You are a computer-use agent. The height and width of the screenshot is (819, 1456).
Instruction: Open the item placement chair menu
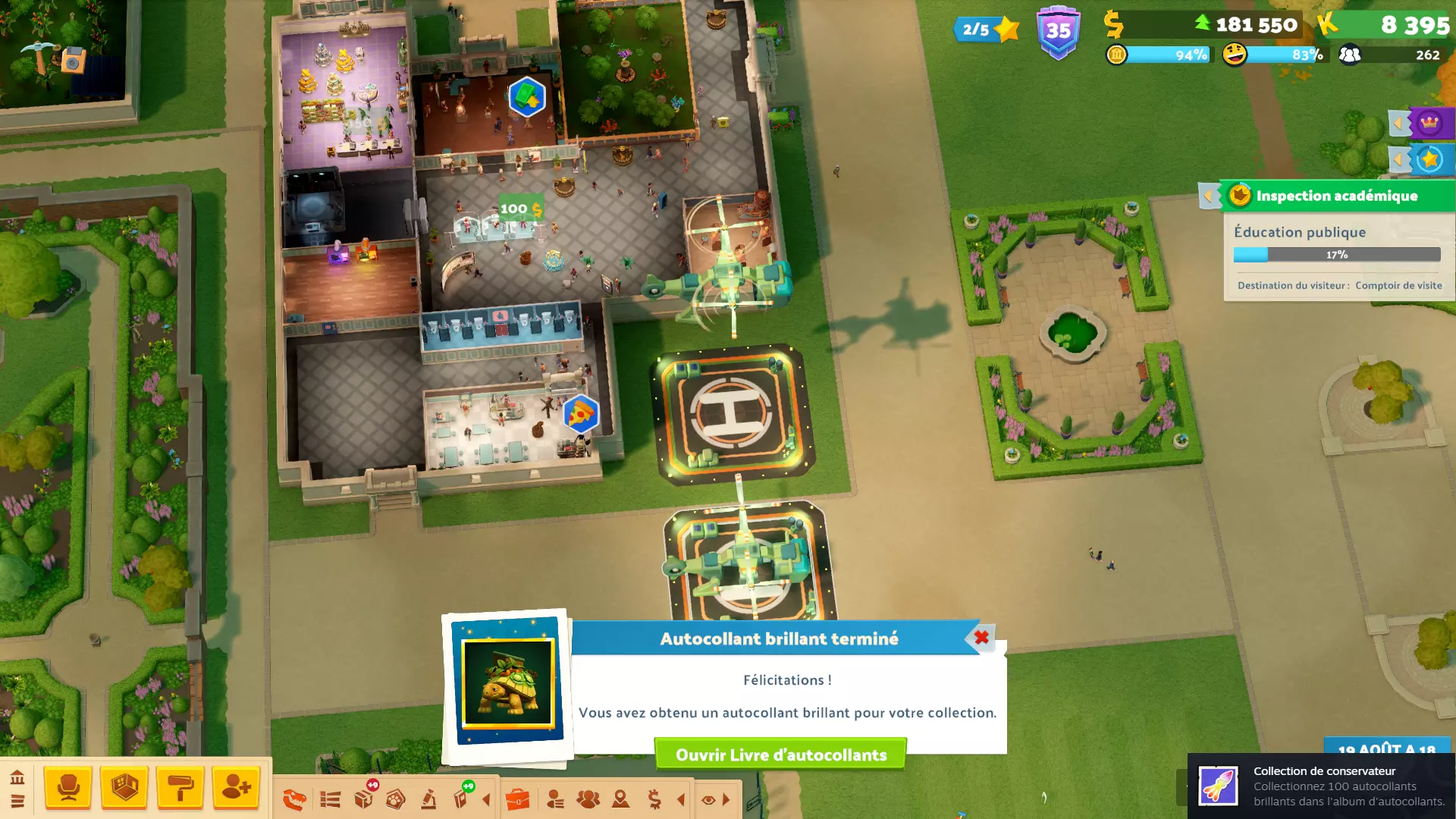(x=68, y=788)
